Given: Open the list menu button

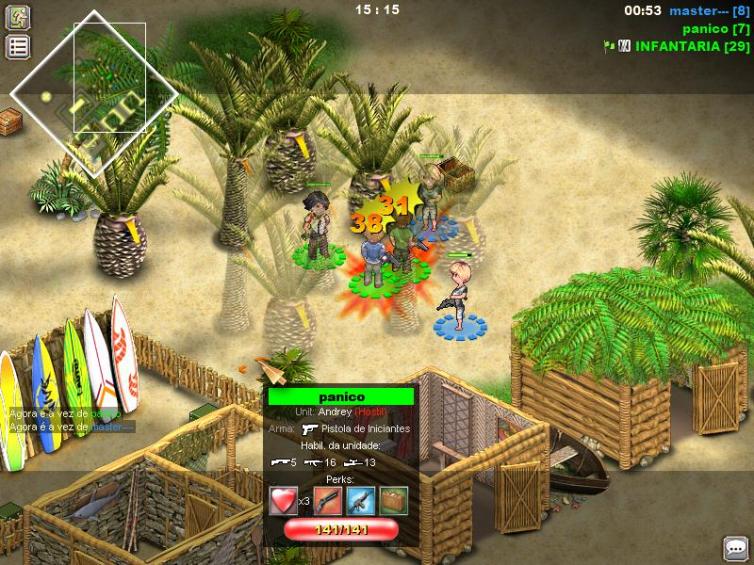Looking at the screenshot, I should (x=18, y=47).
